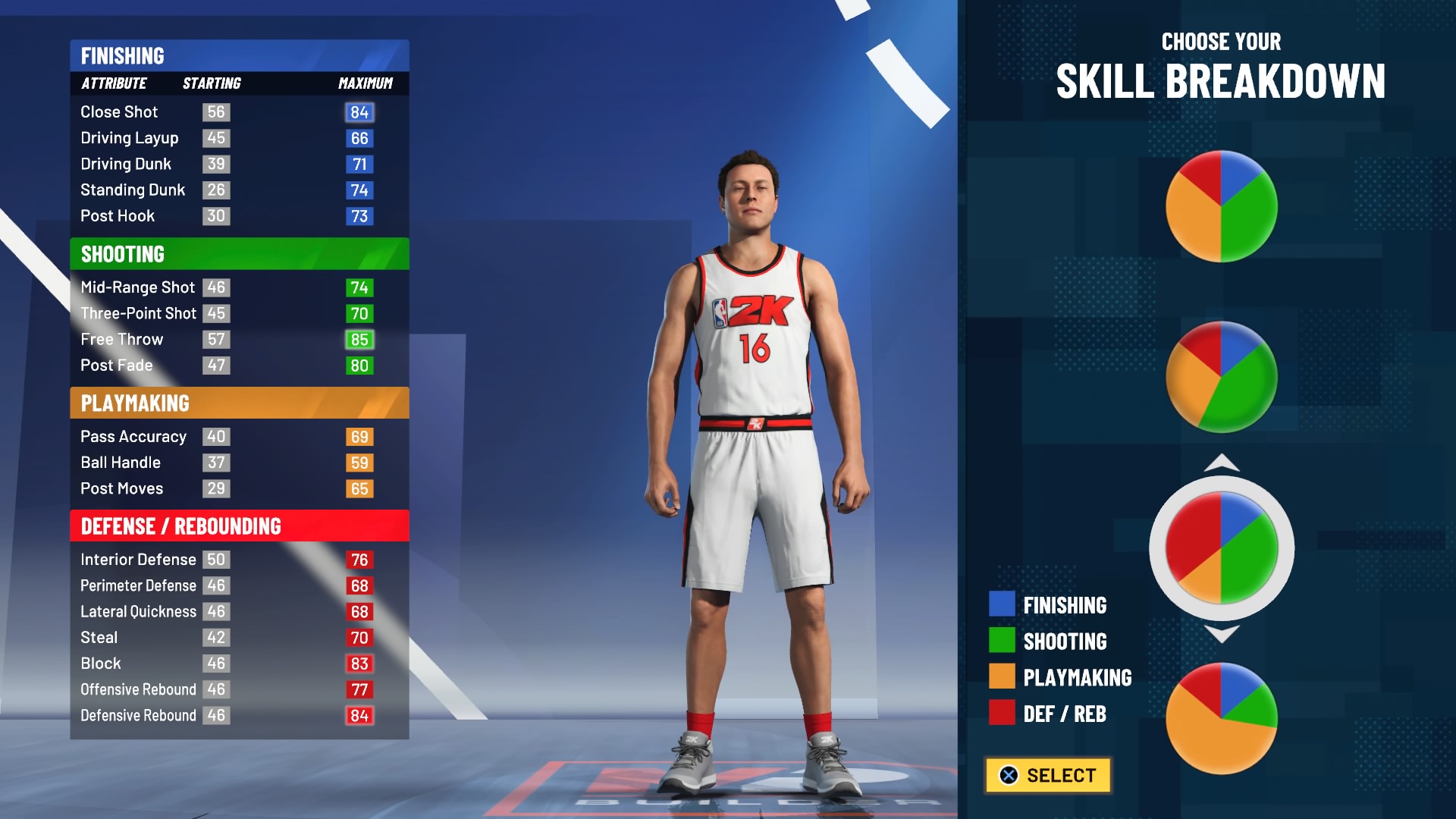Click the up arrow above the highlighted pie
Viewport: 1456px width, 819px height.
[x=1222, y=463]
